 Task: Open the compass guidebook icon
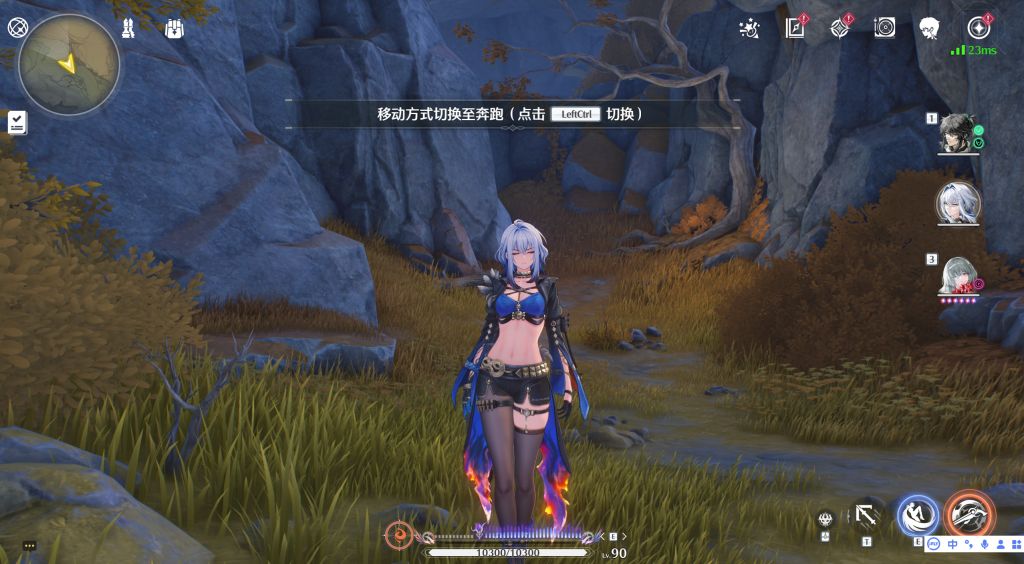(x=795, y=28)
